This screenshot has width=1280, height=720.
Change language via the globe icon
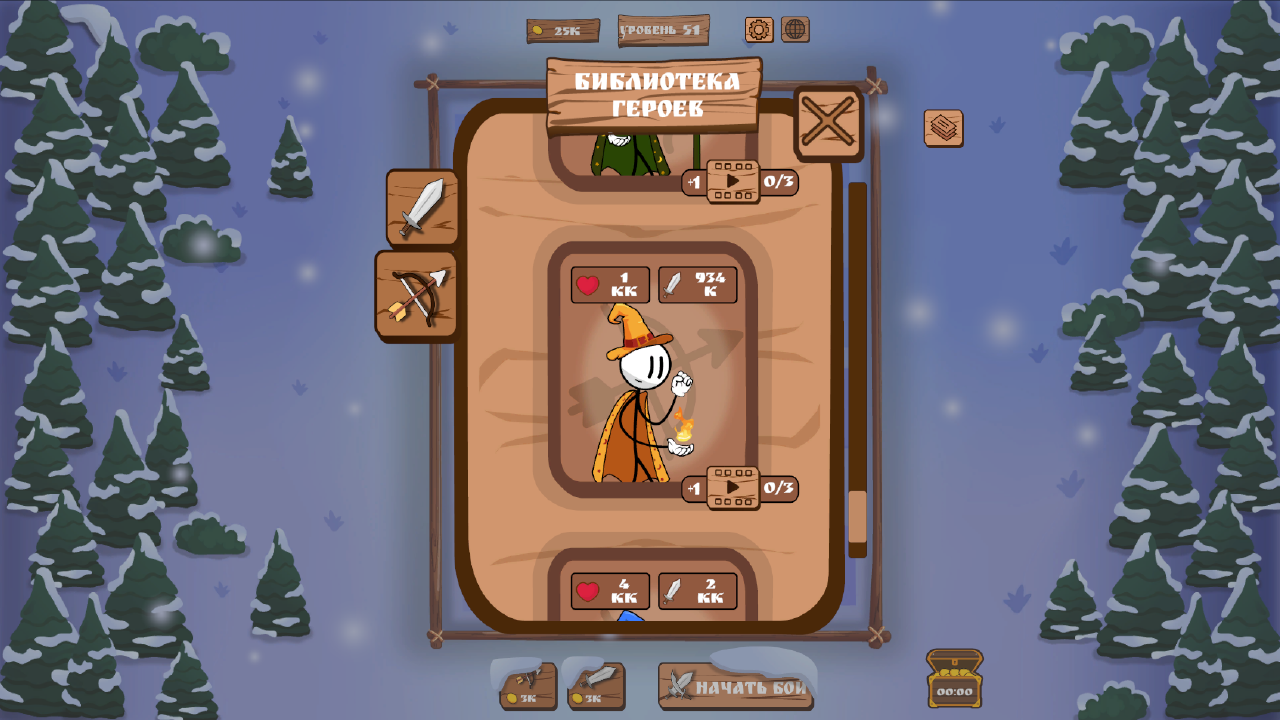click(795, 30)
